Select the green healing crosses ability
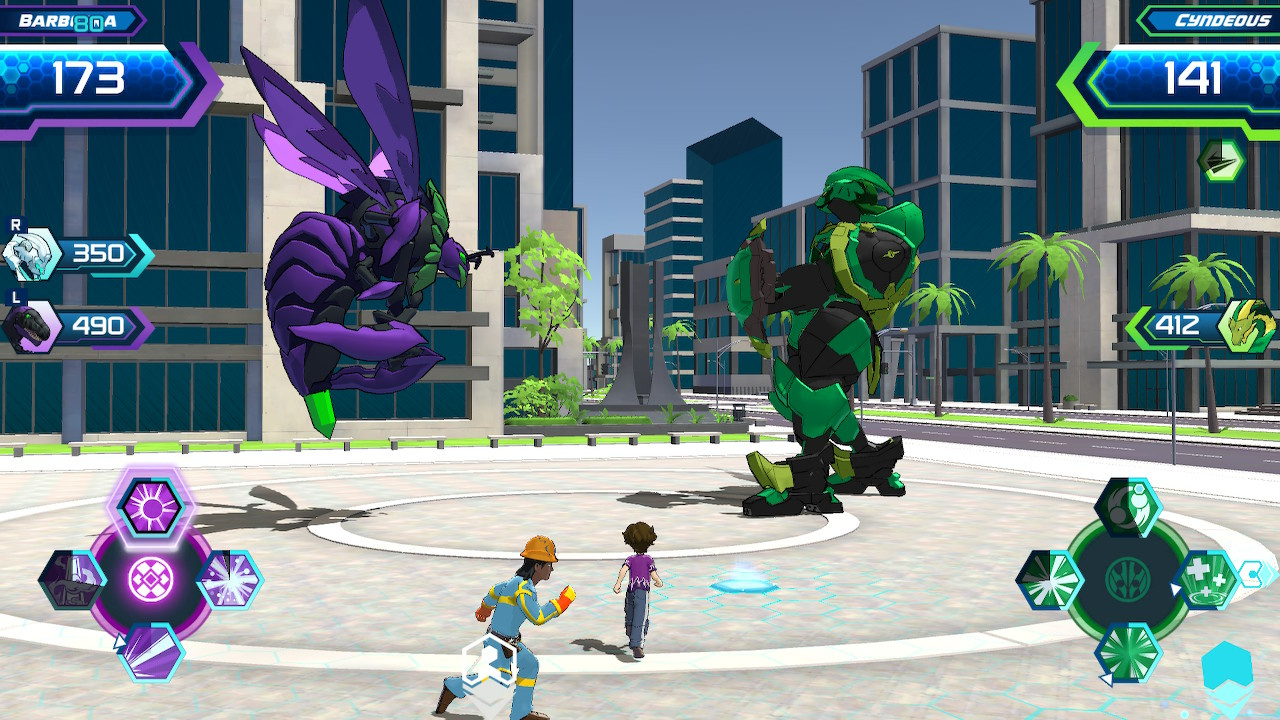Image resolution: width=1280 pixels, height=720 pixels. tap(1207, 580)
